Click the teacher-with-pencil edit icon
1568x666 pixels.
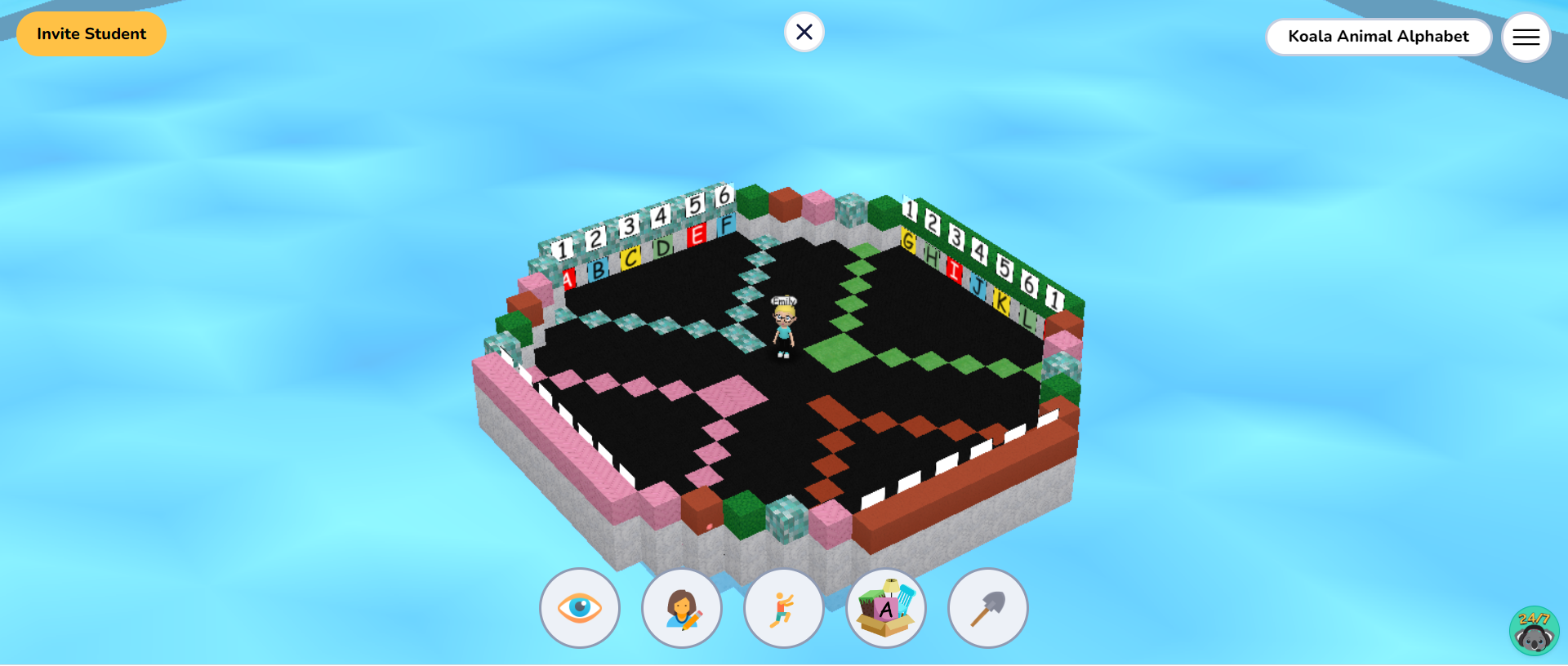coord(681,607)
